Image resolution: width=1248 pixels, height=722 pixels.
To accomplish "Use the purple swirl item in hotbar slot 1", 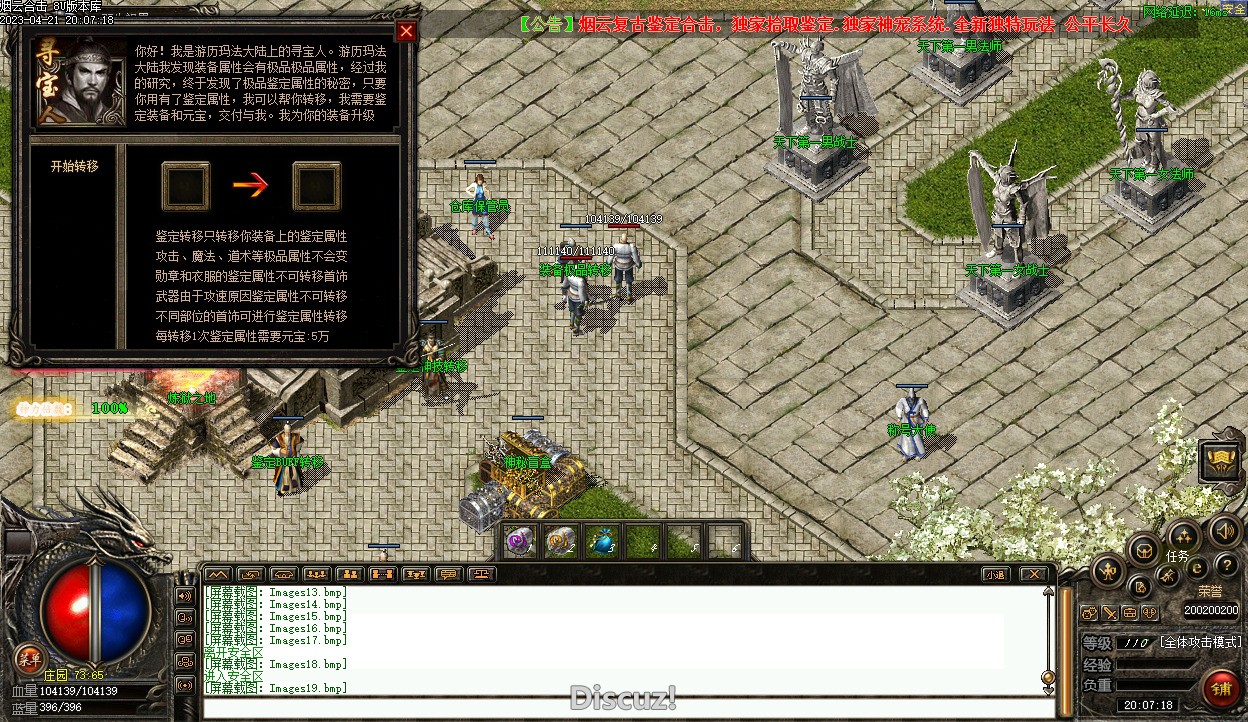I will [x=518, y=541].
